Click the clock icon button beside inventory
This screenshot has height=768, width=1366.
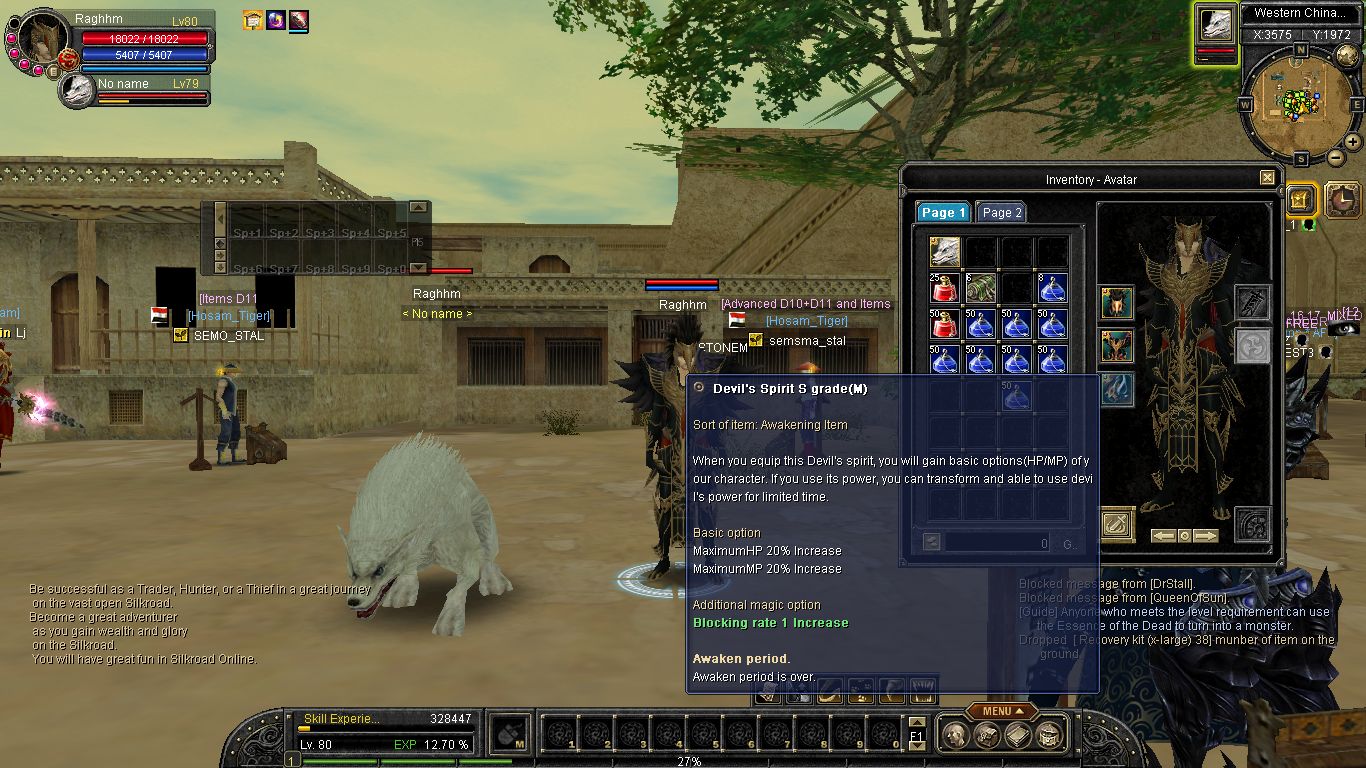(1342, 201)
